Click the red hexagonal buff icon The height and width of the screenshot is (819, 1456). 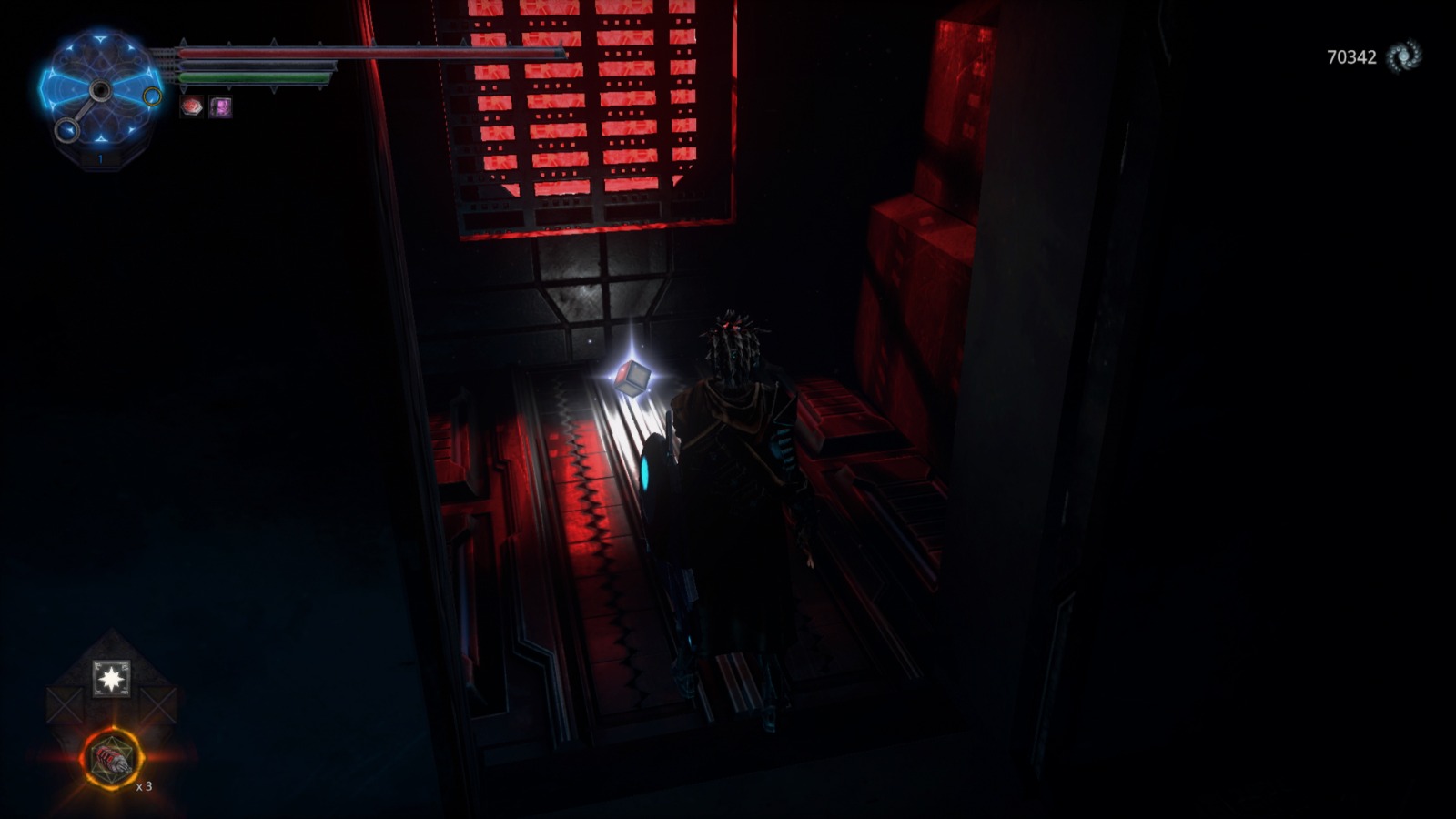[190, 106]
